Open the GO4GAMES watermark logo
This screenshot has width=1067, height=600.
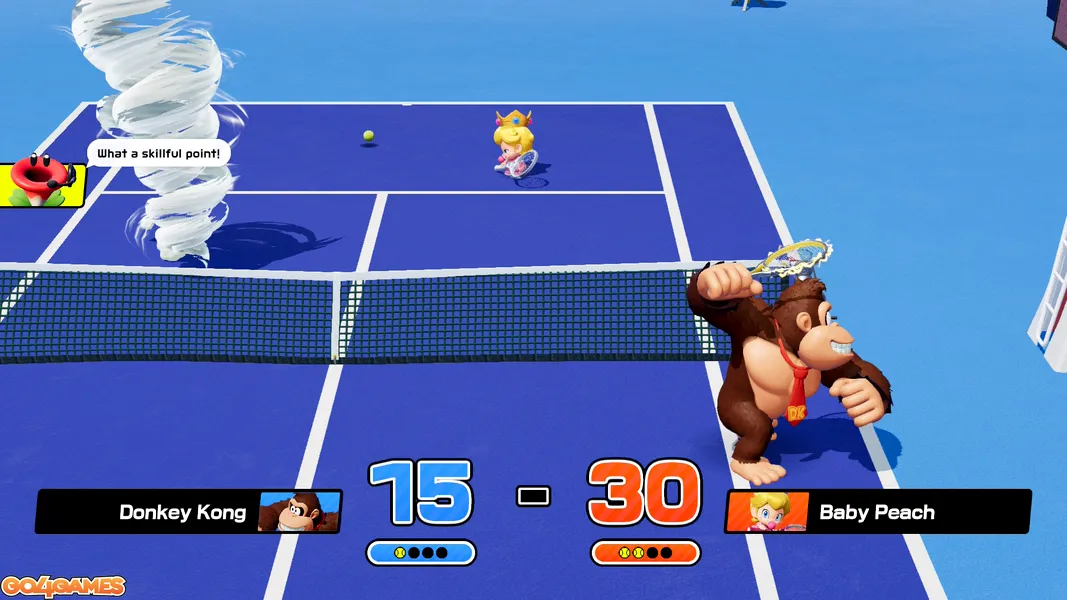tap(63, 586)
